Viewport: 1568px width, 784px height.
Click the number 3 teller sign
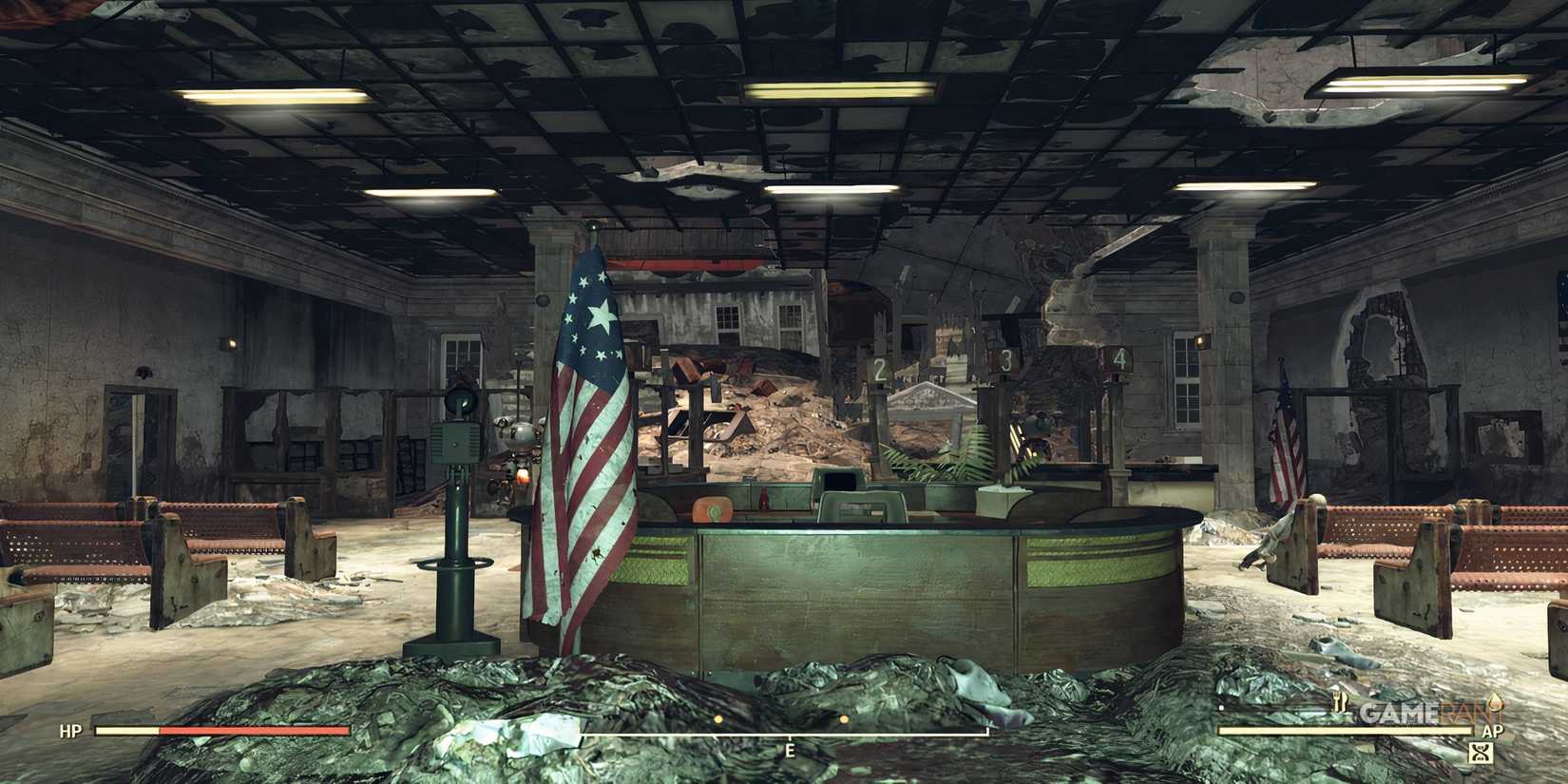[x=1005, y=359]
